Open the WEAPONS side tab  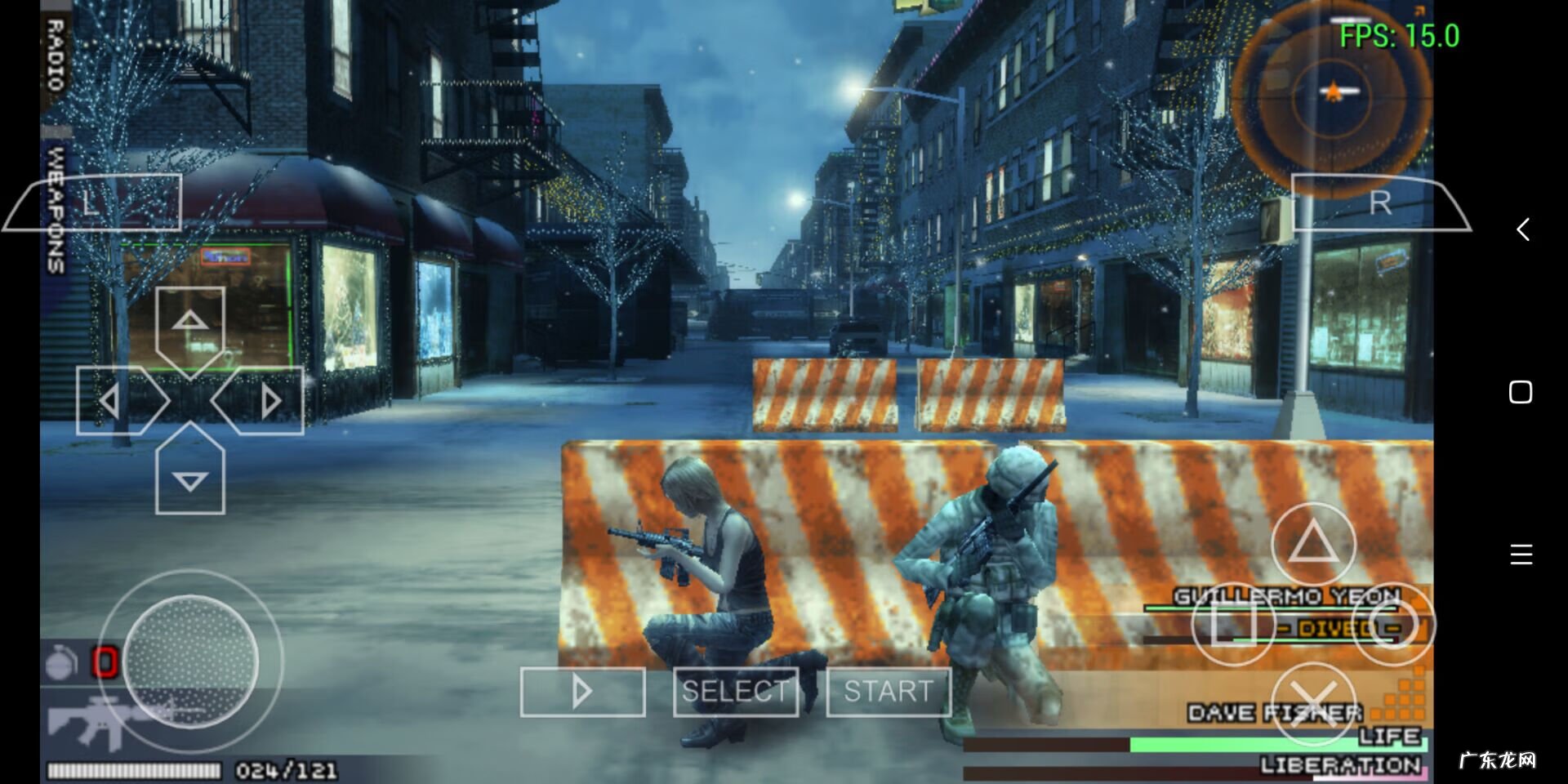(x=55, y=208)
